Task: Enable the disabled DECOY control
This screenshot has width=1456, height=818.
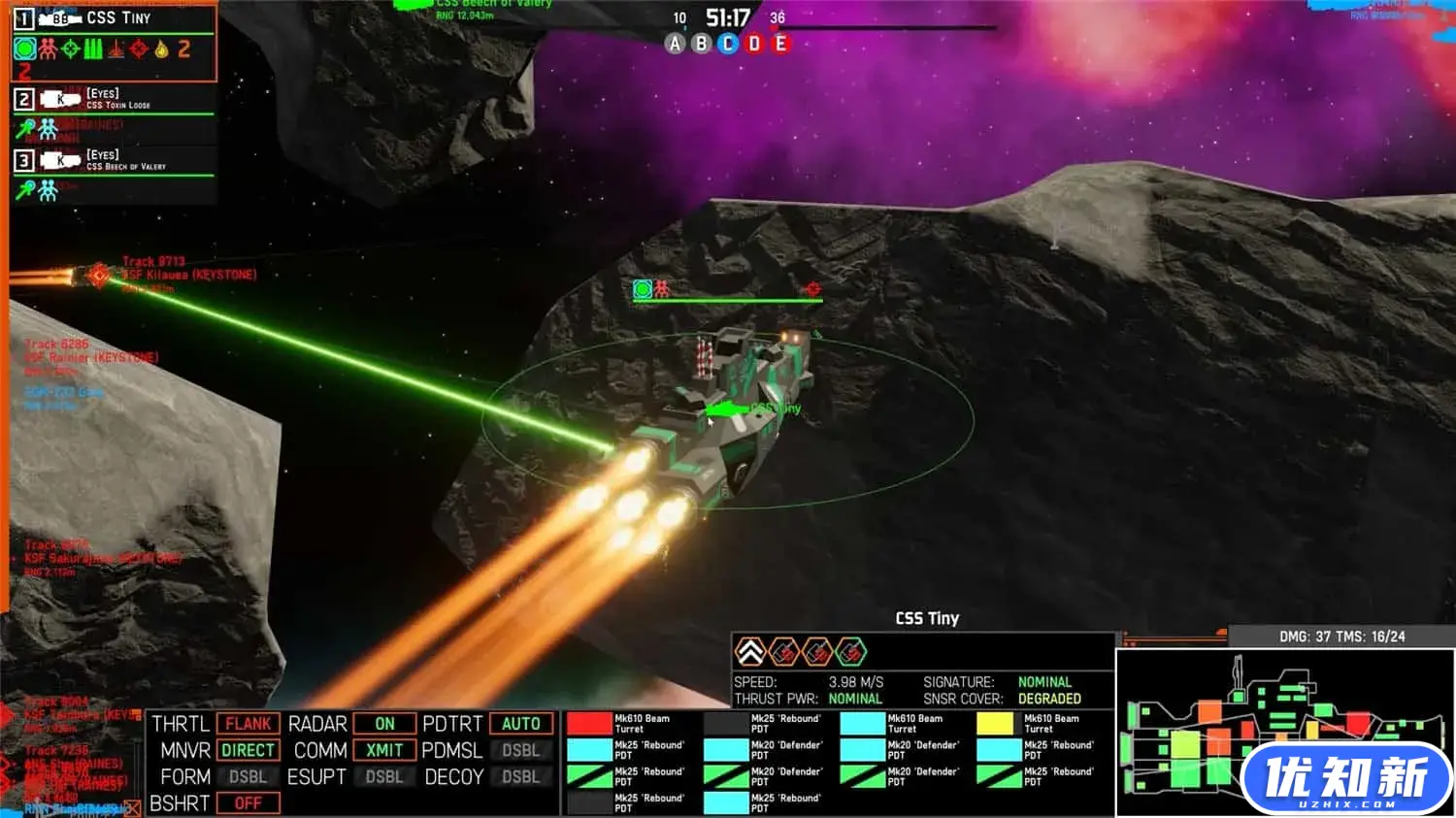Action: pyautogui.click(x=522, y=776)
